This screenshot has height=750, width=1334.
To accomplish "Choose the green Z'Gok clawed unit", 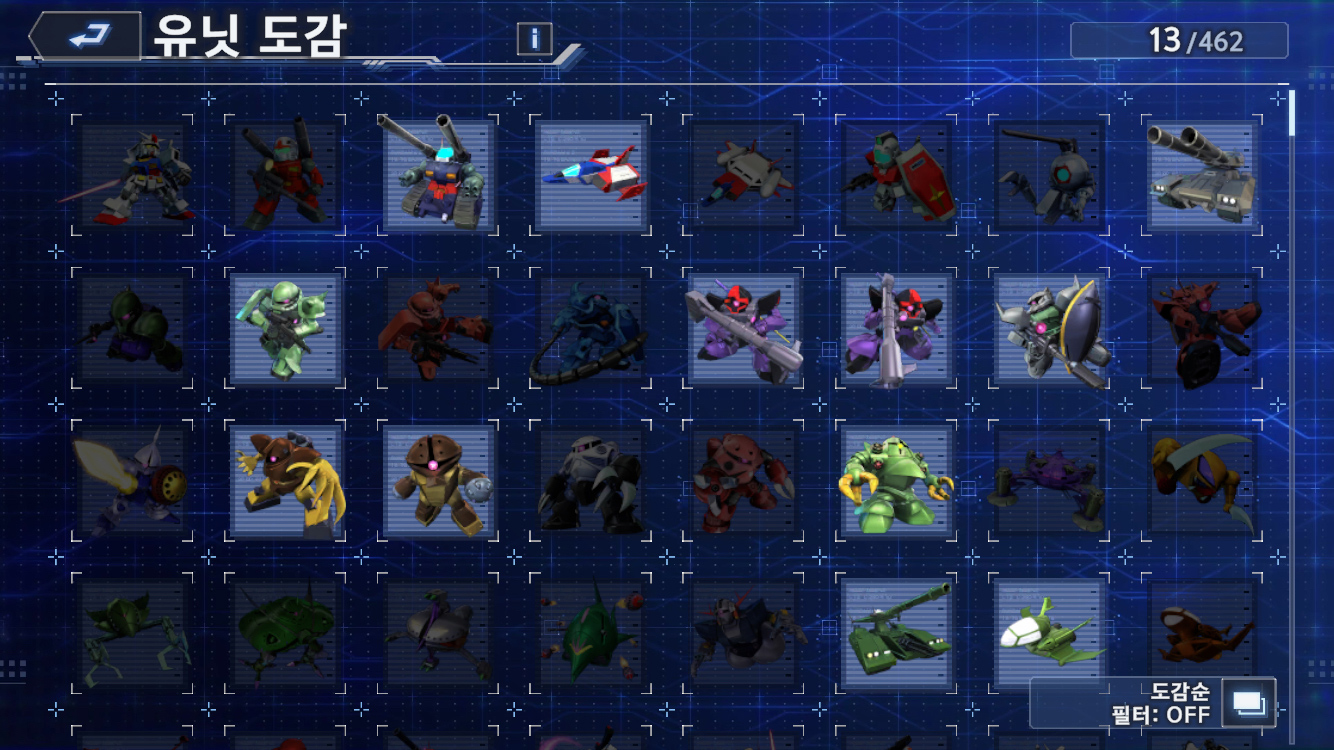I will point(897,481).
